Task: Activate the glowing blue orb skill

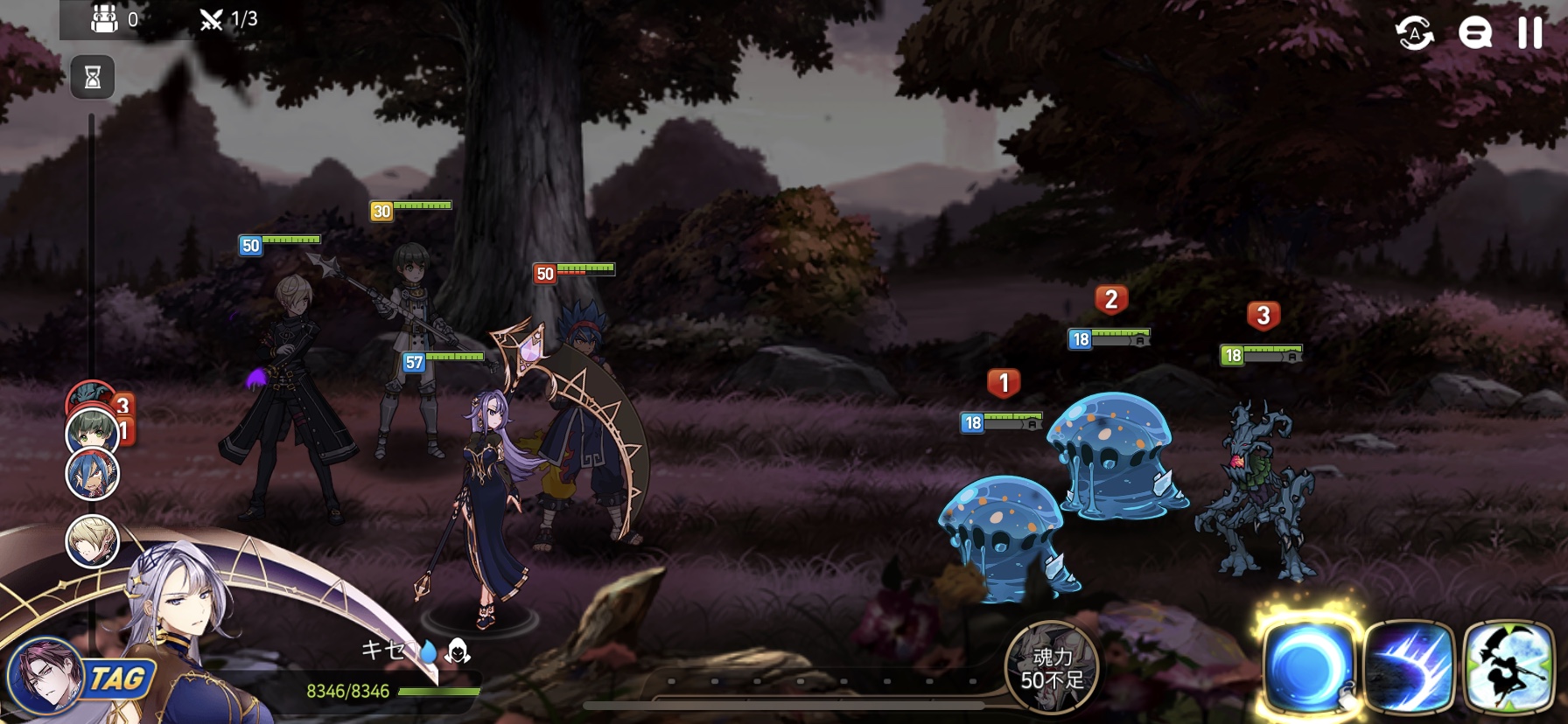Action: coord(1307,665)
